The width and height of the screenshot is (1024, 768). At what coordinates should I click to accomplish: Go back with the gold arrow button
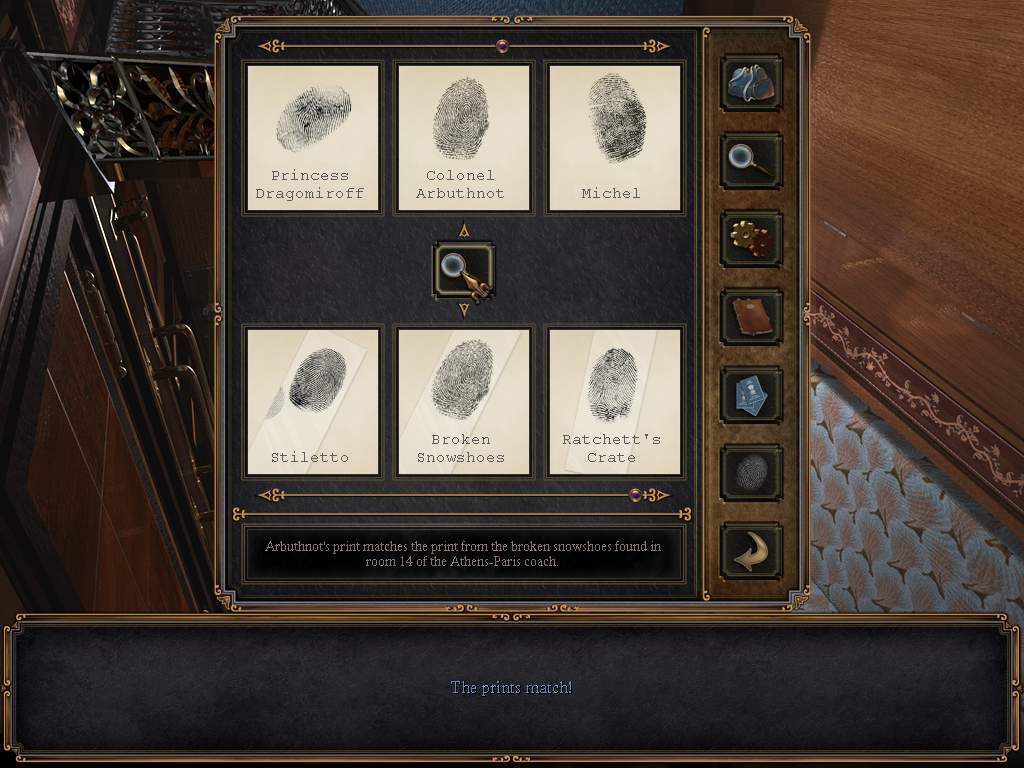coord(751,550)
